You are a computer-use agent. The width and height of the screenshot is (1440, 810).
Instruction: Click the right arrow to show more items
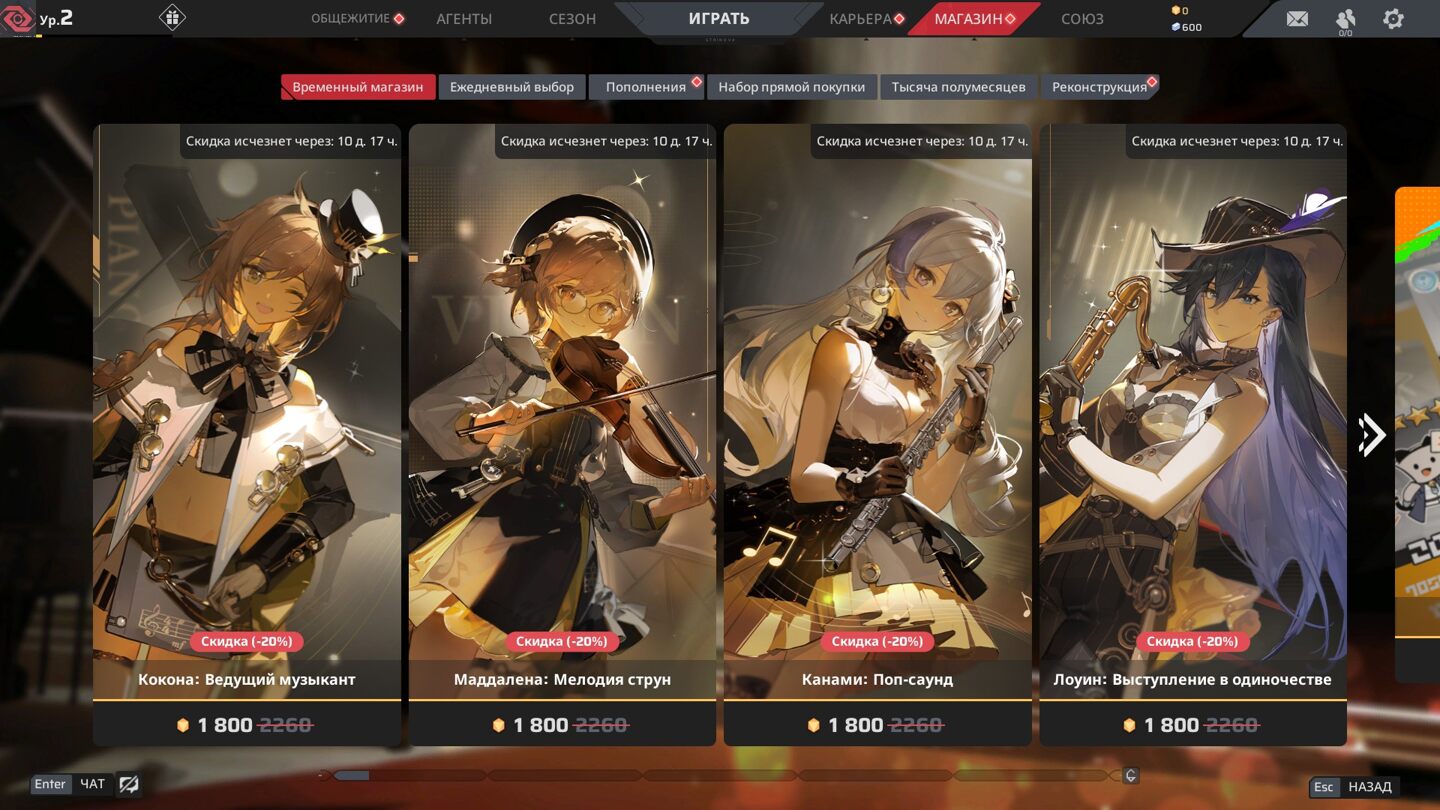tap(1372, 434)
